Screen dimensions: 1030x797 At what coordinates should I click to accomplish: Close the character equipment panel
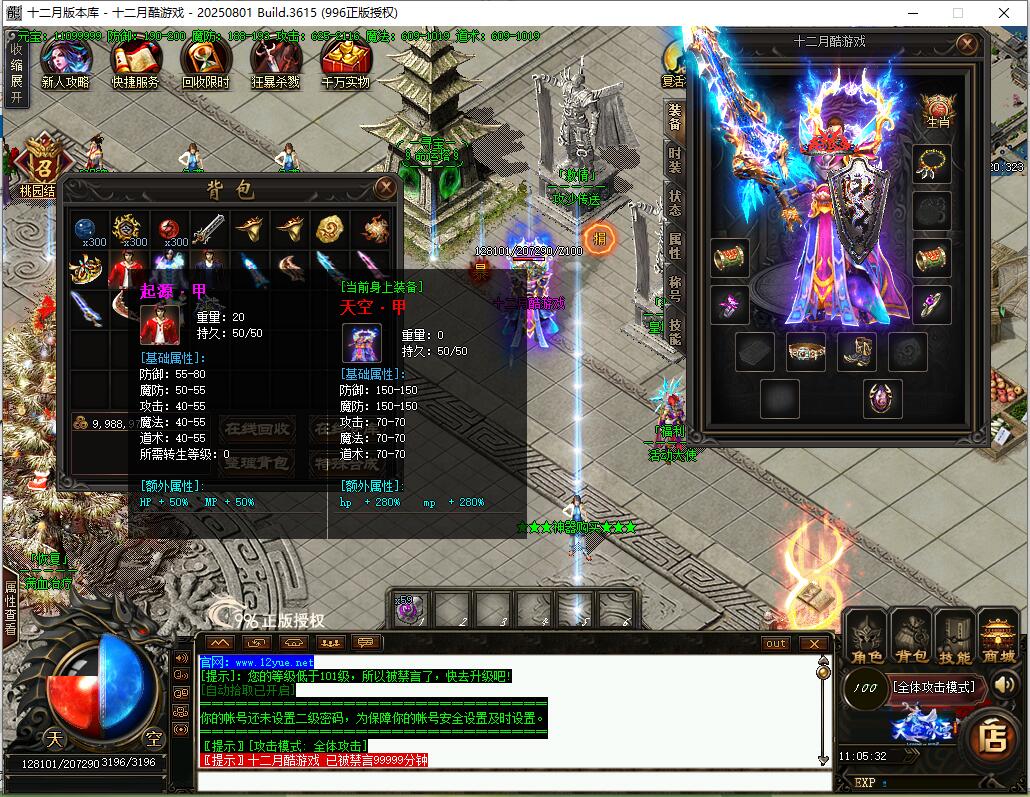966,44
